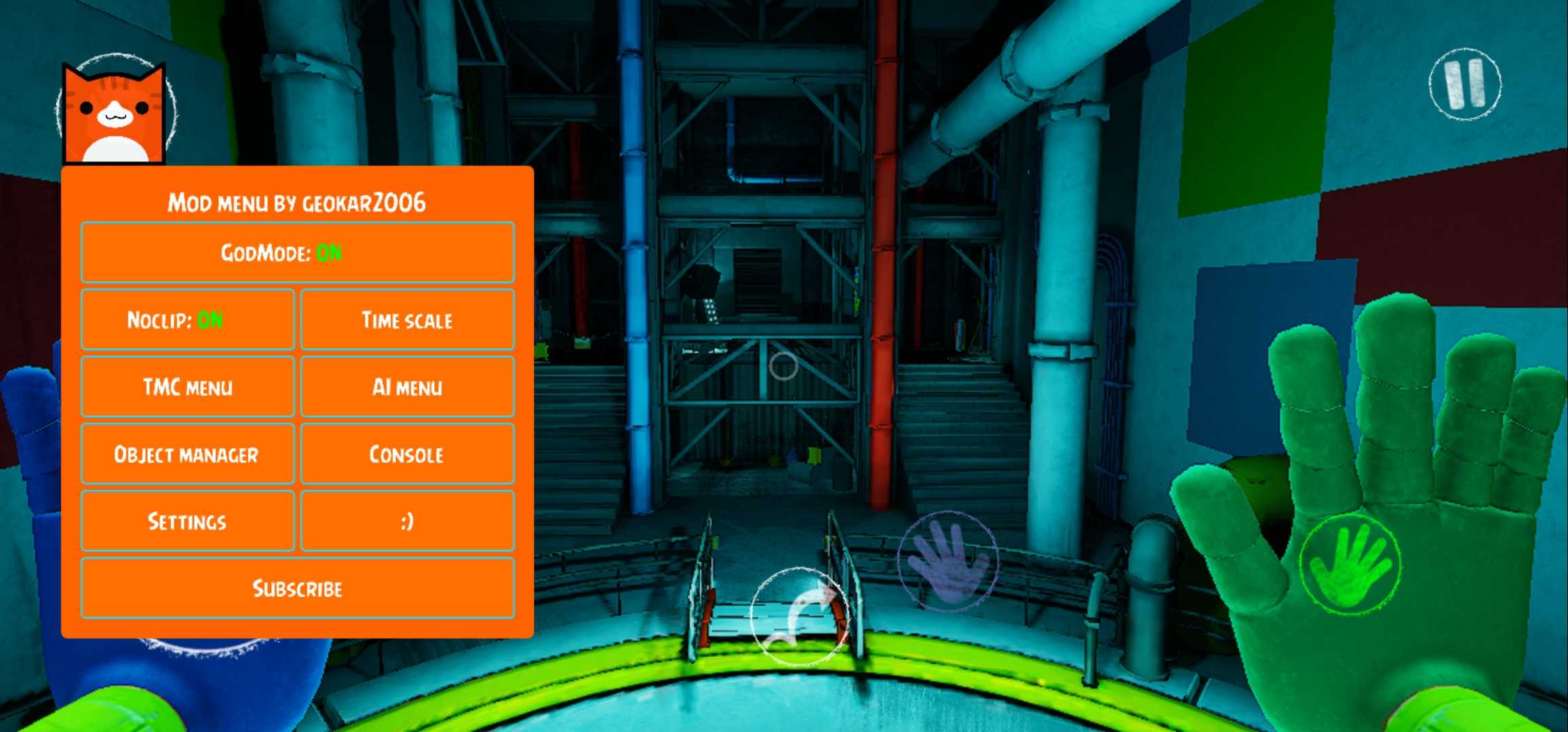
Task: Open the Time scale option
Action: tap(407, 320)
